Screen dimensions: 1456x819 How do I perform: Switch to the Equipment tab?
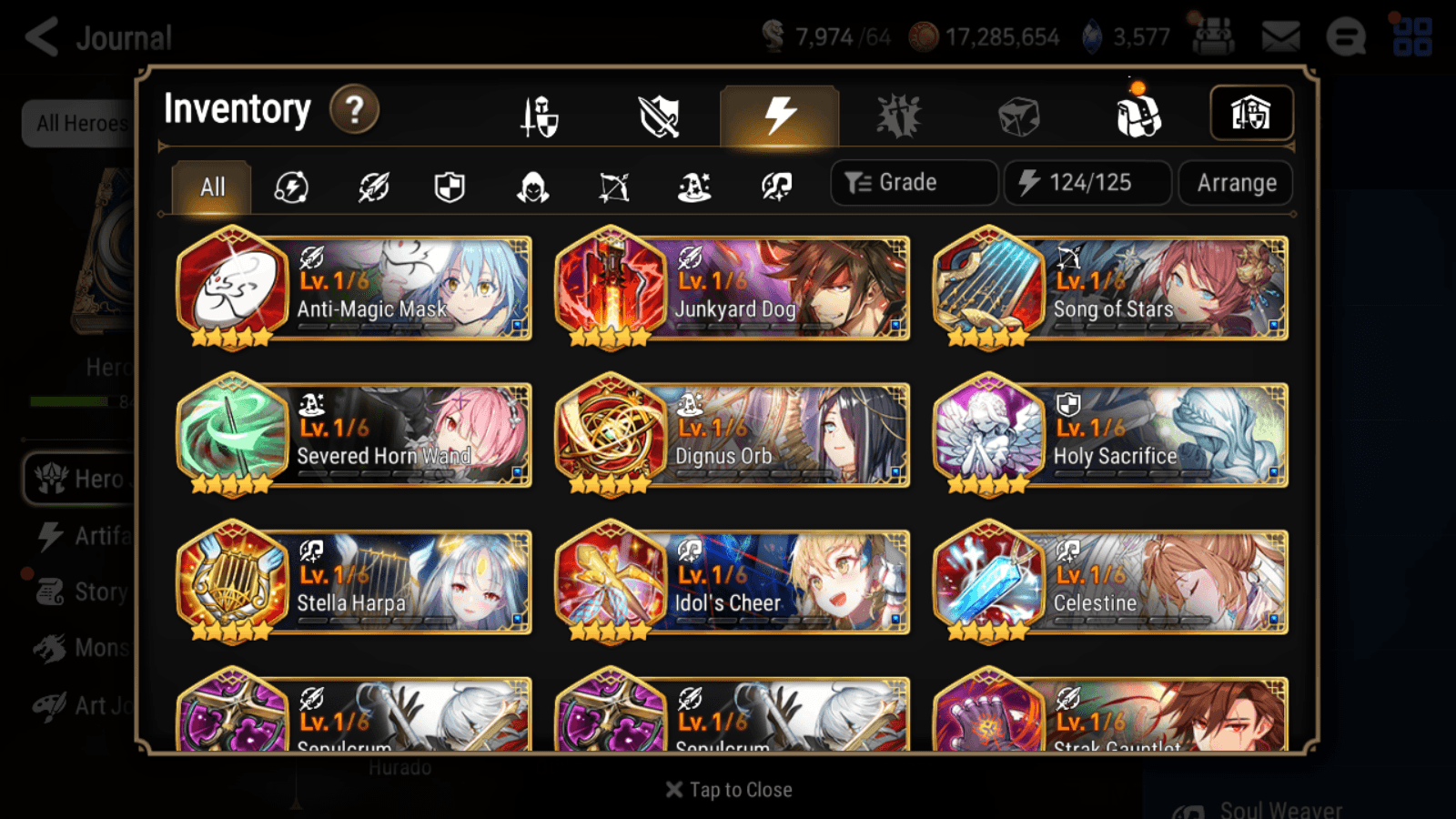point(539,115)
